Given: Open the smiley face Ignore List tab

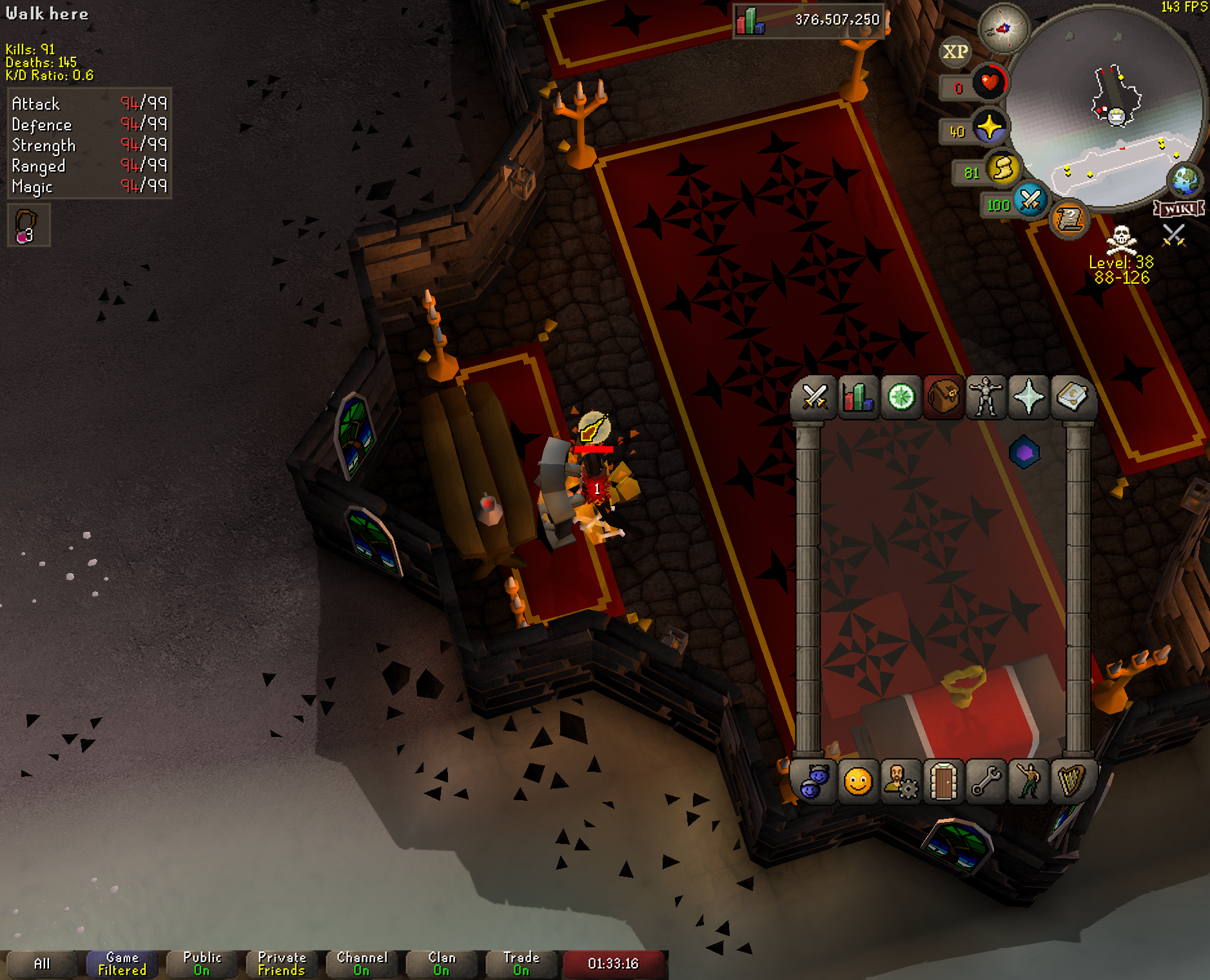Looking at the screenshot, I should [857, 782].
